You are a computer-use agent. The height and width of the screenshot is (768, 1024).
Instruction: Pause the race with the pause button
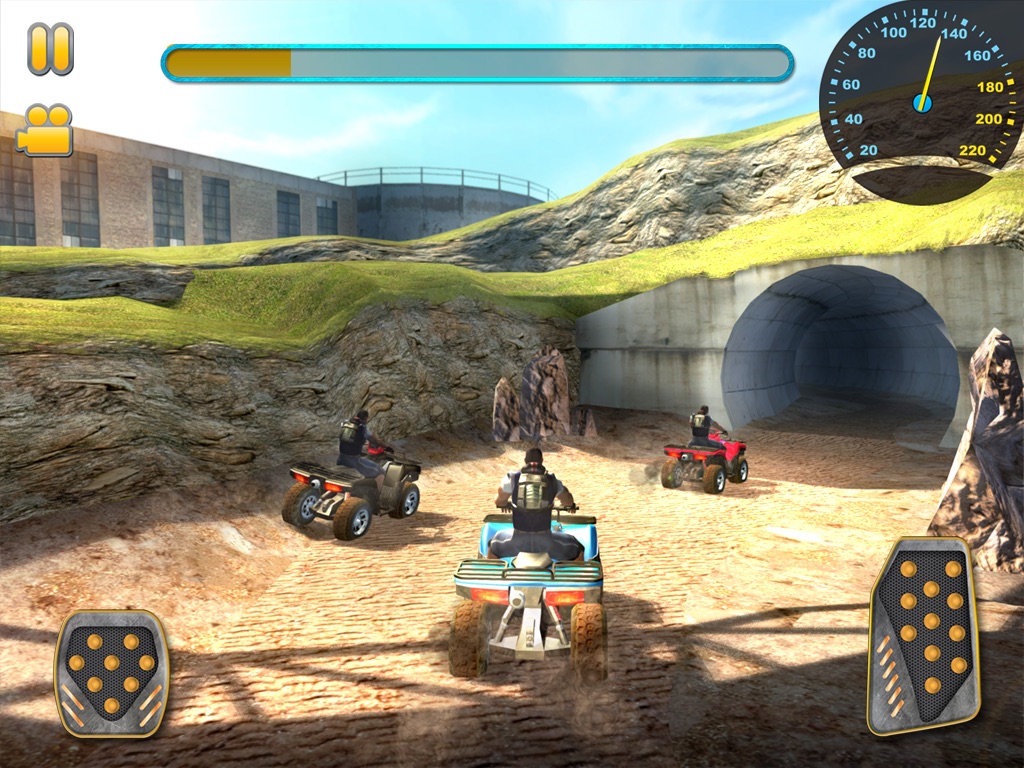tap(50, 49)
